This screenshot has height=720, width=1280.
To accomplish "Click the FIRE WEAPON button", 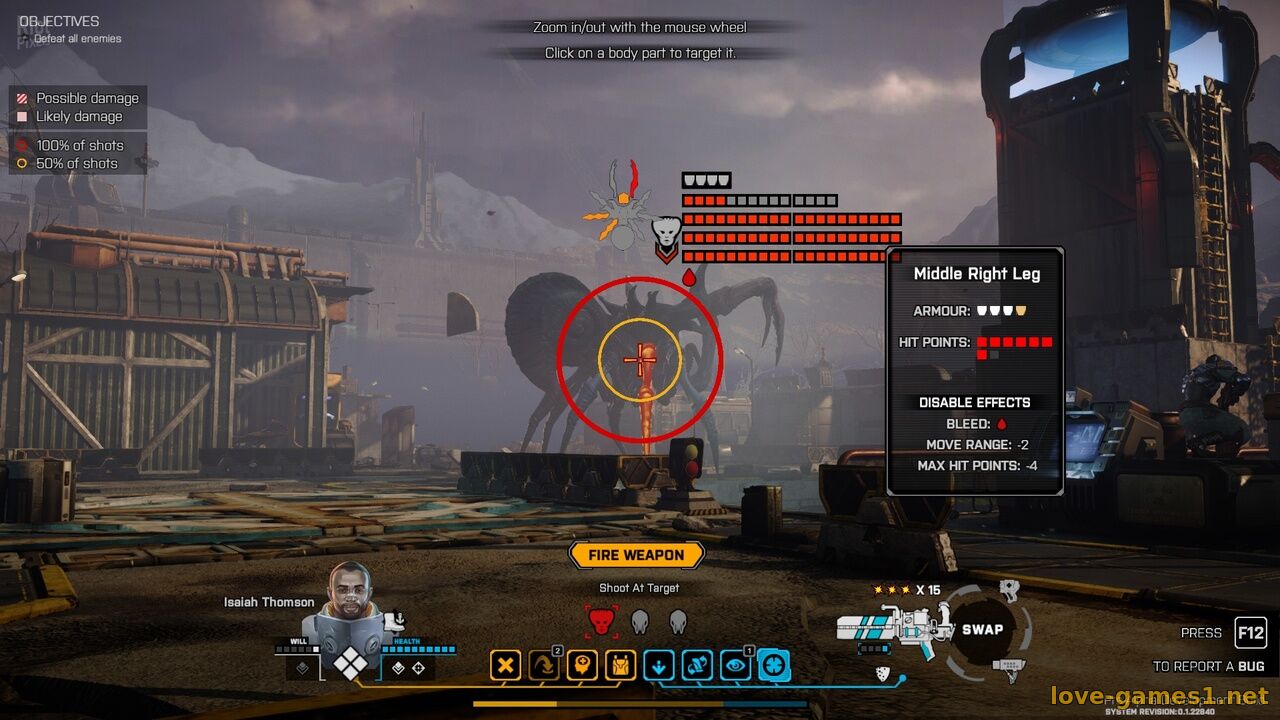I will tap(636, 555).
